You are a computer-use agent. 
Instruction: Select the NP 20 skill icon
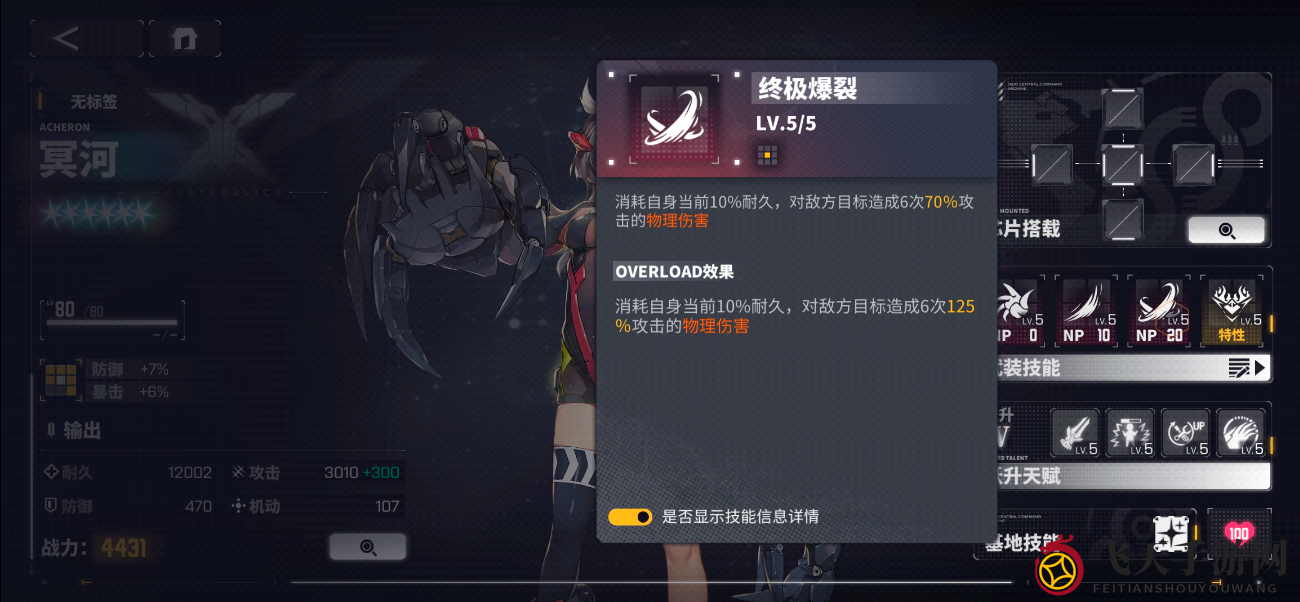pos(1160,311)
